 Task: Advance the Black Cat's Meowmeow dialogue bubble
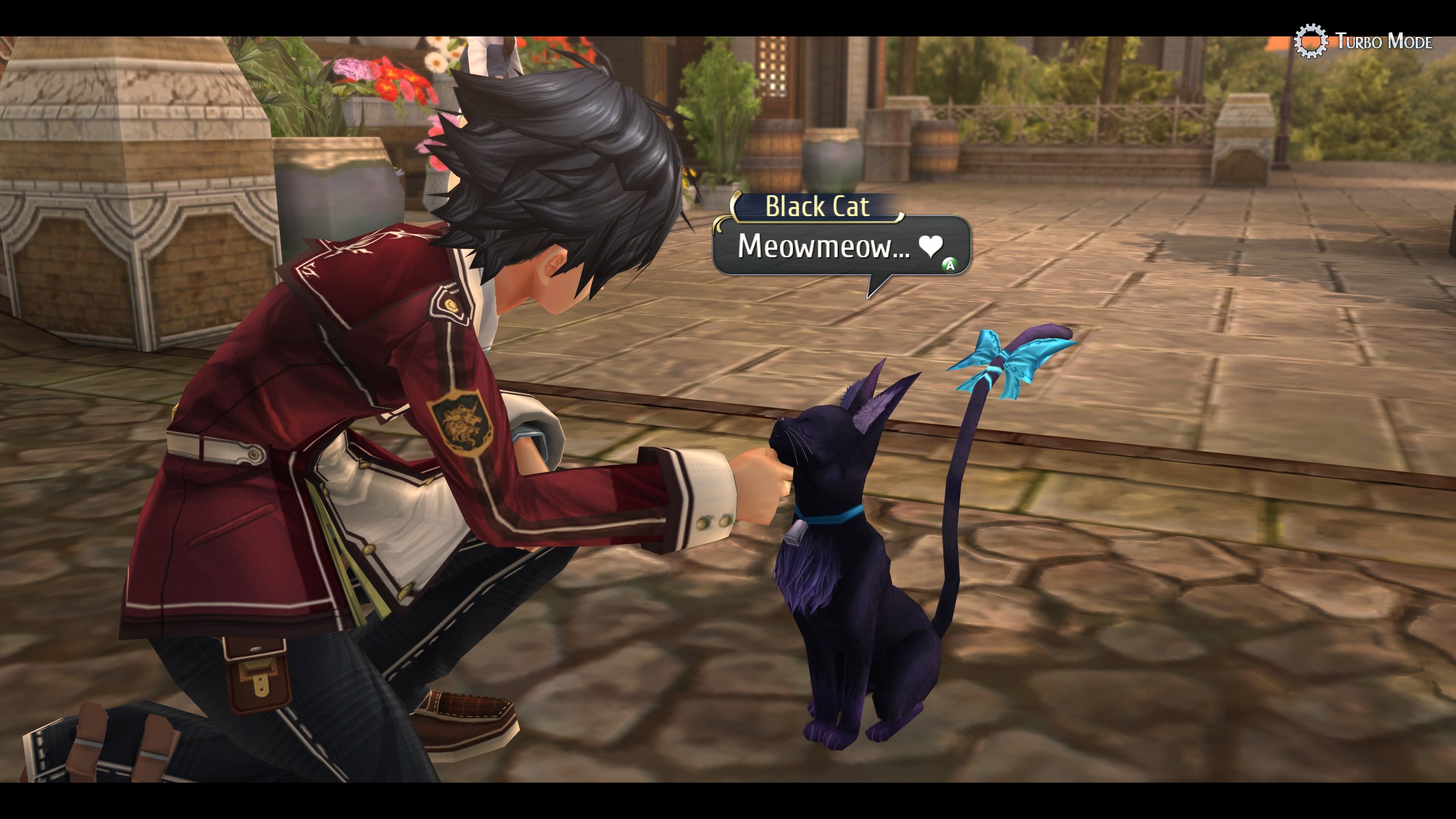pos(949,264)
